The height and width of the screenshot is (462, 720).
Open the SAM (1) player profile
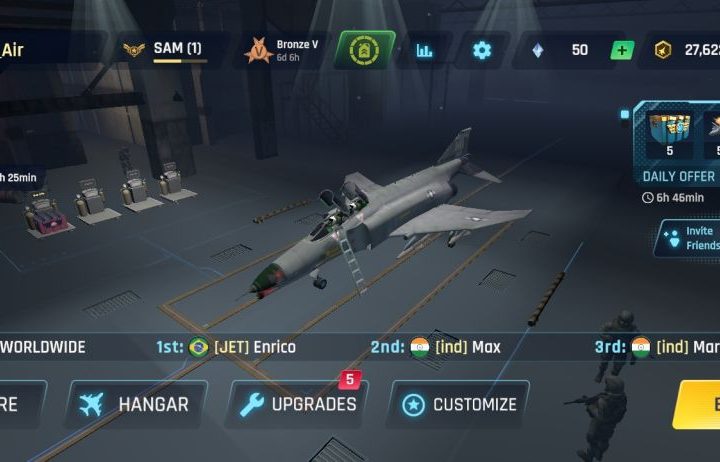[165, 49]
